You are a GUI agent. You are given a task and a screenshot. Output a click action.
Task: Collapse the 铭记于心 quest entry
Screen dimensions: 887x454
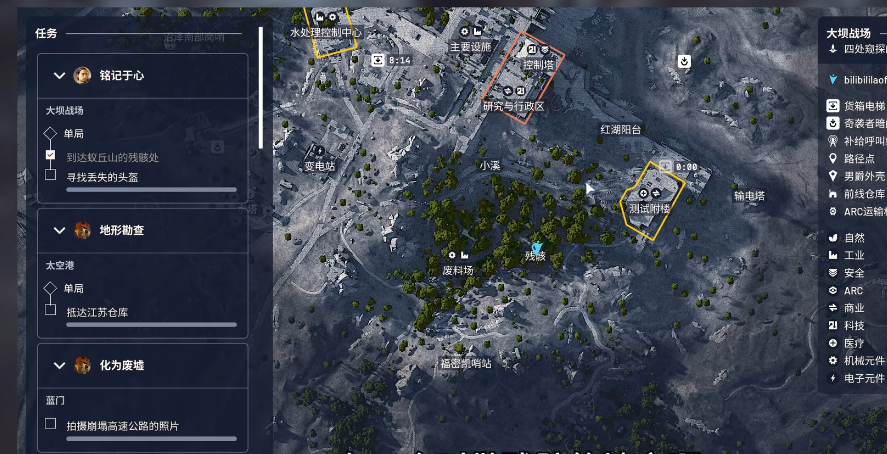click(x=55, y=75)
